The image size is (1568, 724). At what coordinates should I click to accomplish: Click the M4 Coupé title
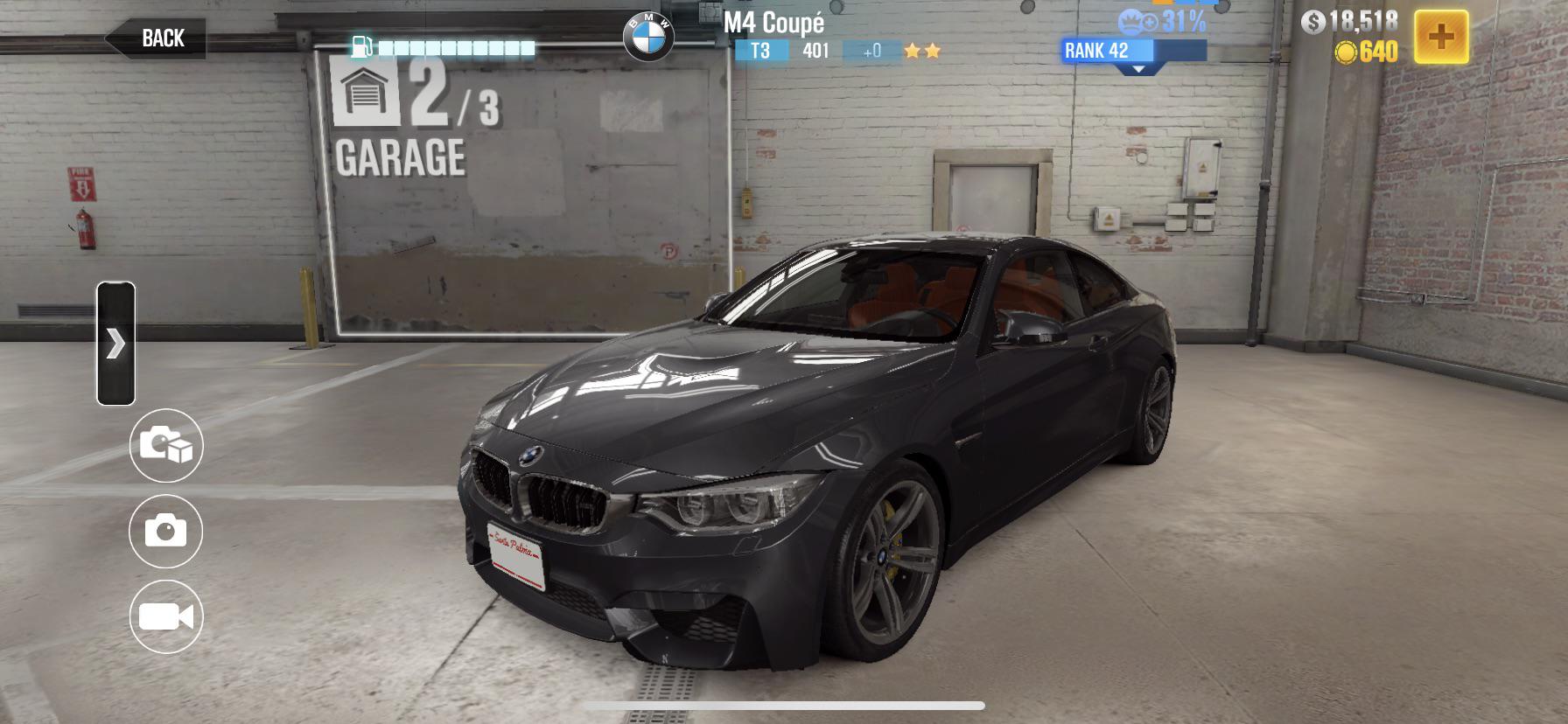click(773, 24)
